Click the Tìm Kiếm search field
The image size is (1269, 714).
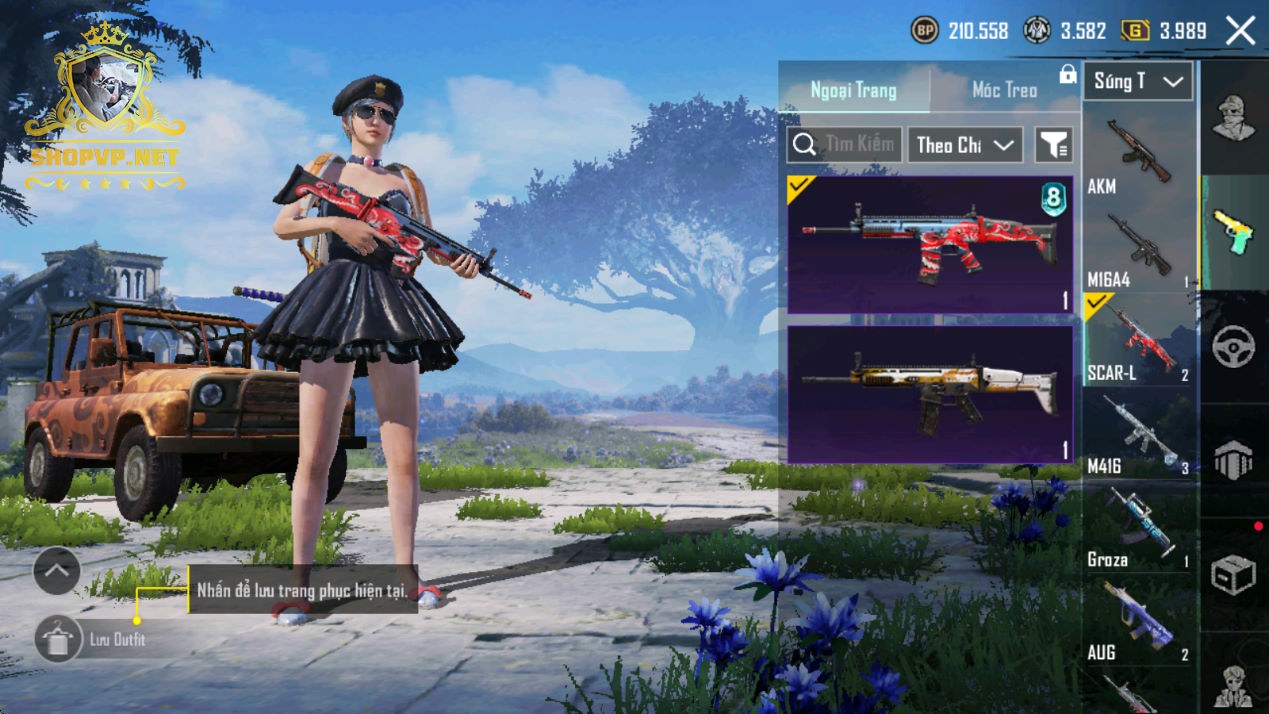845,145
